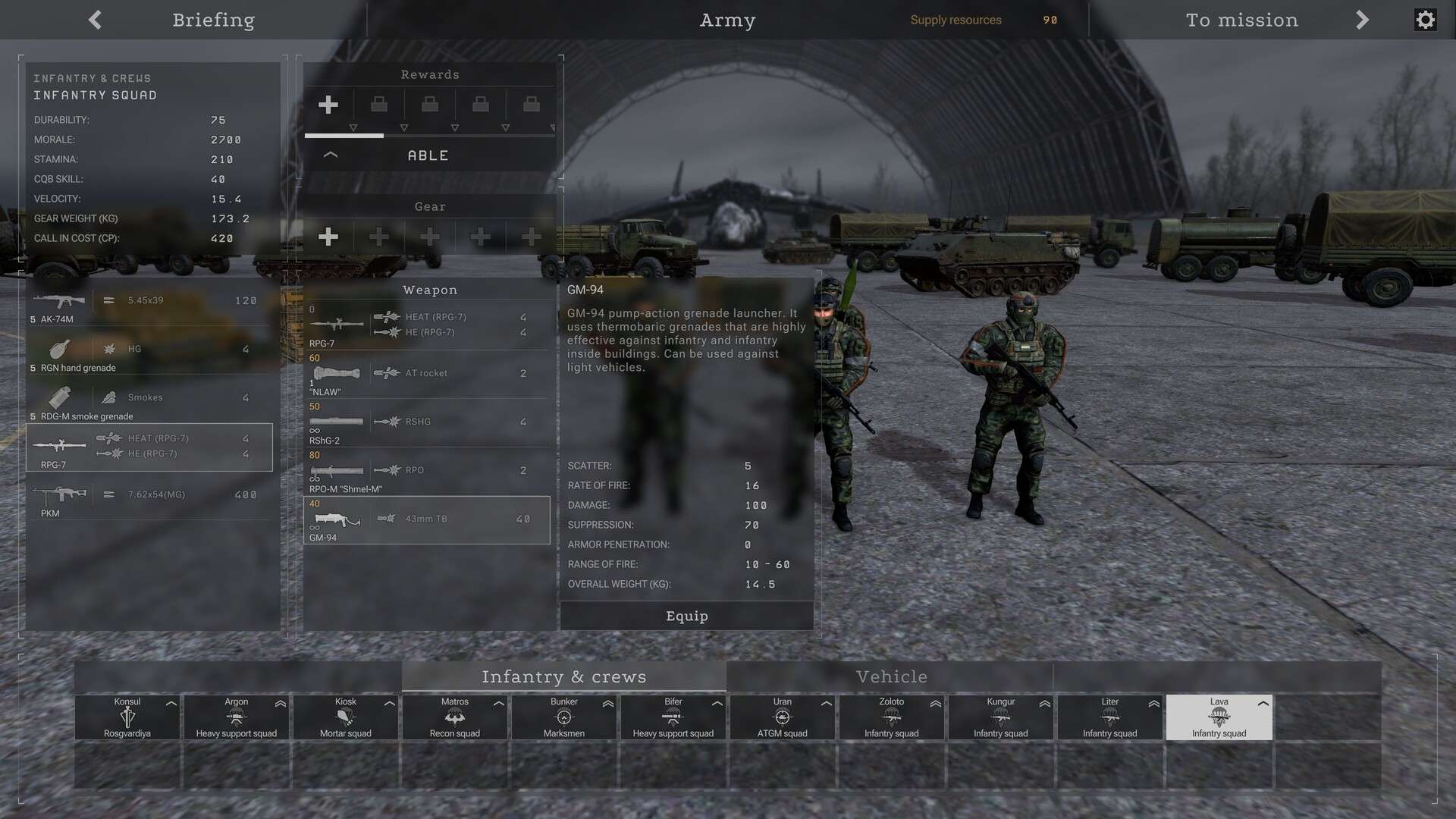Image resolution: width=1456 pixels, height=819 pixels.
Task: Switch to the Infantry & crews tab
Action: click(x=564, y=676)
